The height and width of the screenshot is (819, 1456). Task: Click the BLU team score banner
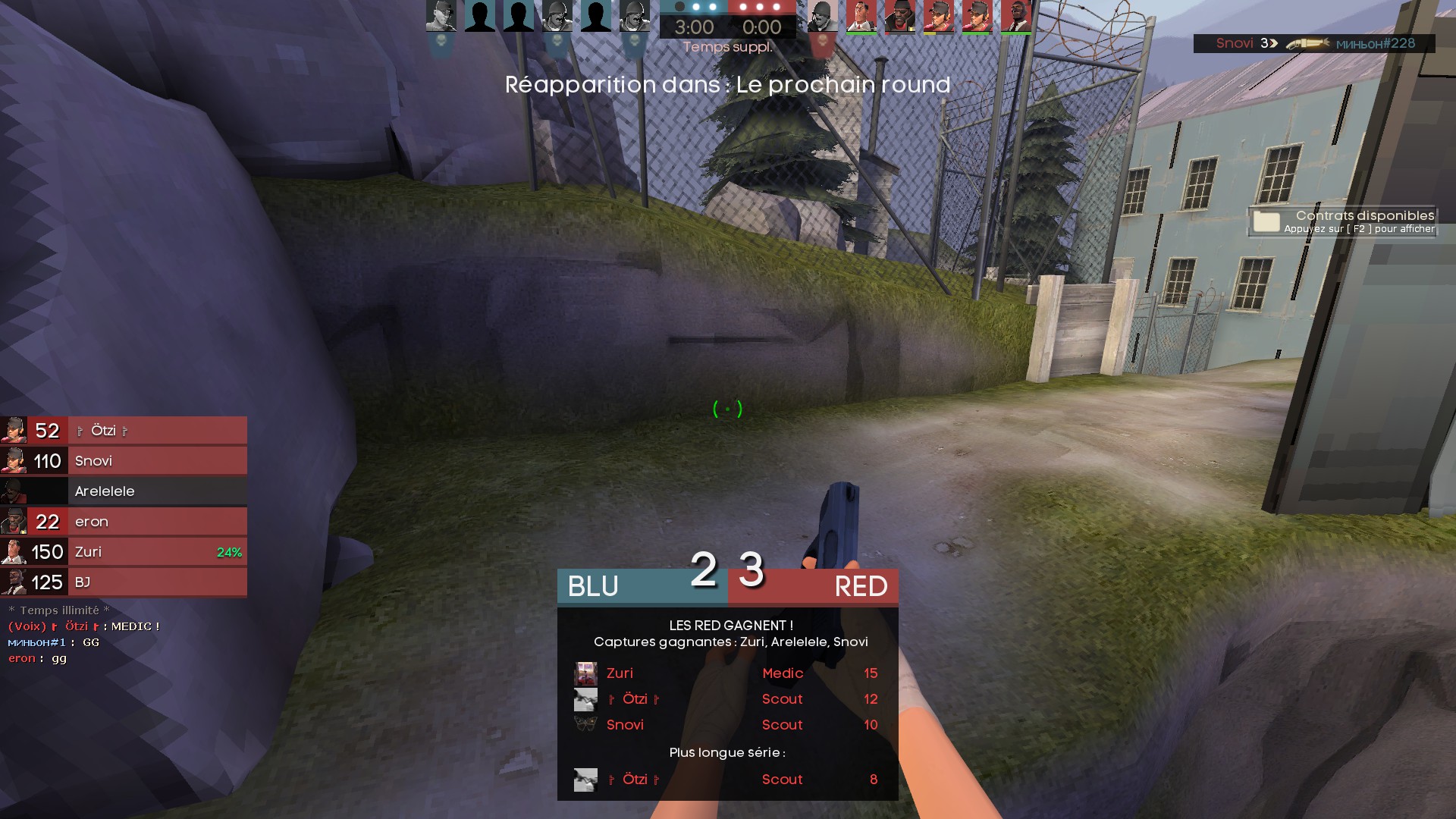tap(642, 586)
